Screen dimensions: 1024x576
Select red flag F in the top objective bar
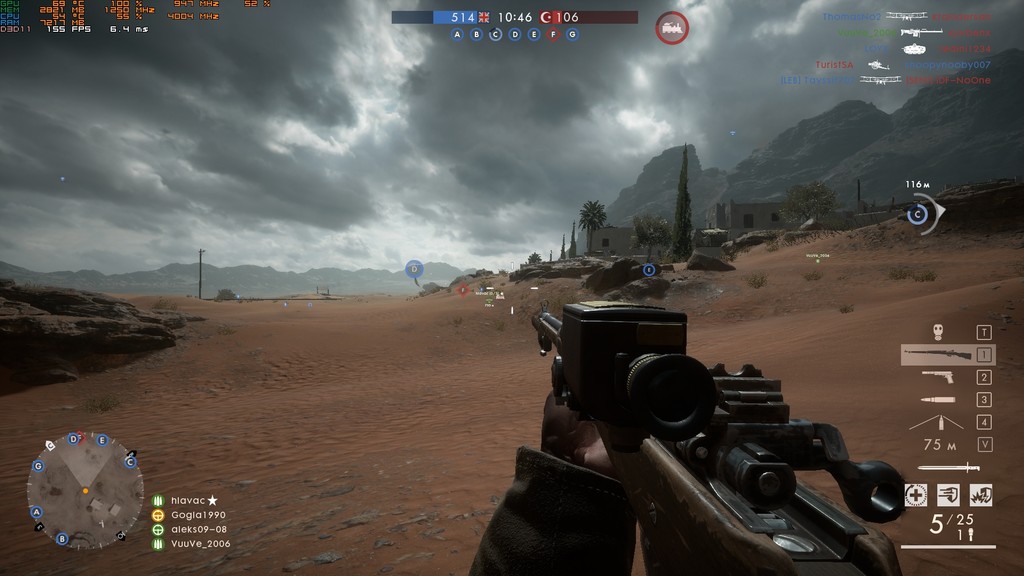point(553,34)
